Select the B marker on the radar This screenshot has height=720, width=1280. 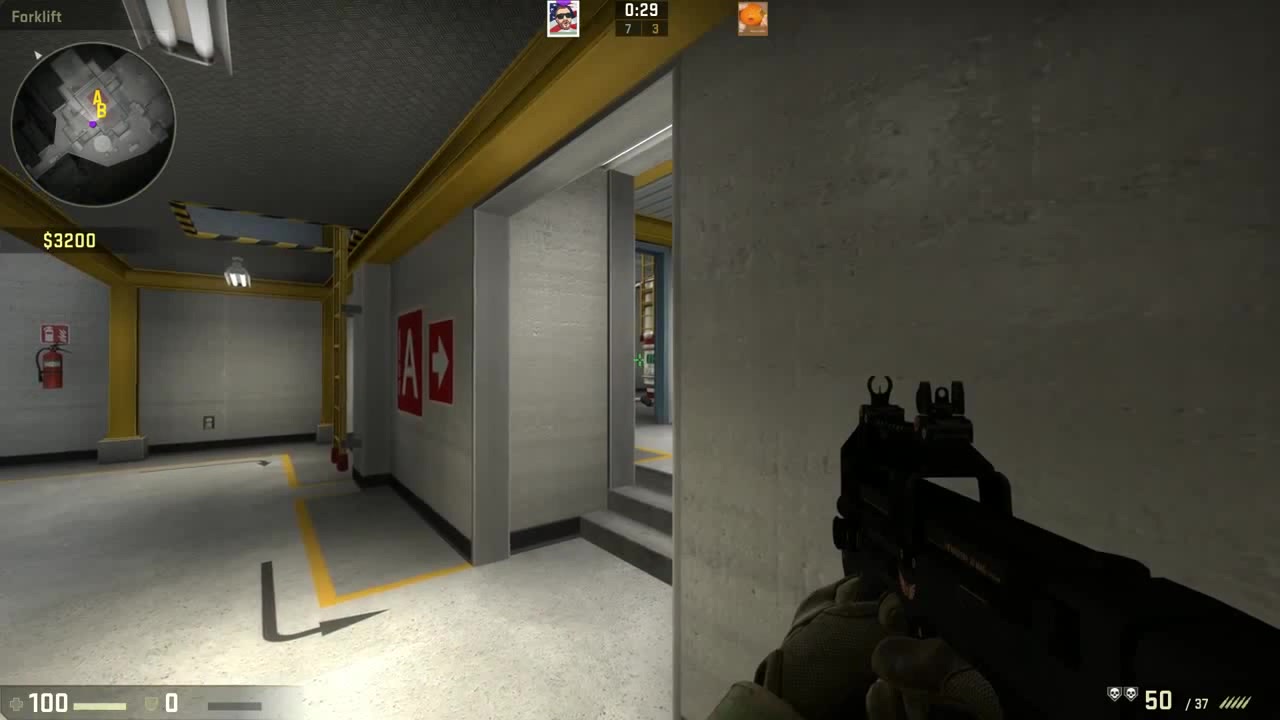(99, 110)
